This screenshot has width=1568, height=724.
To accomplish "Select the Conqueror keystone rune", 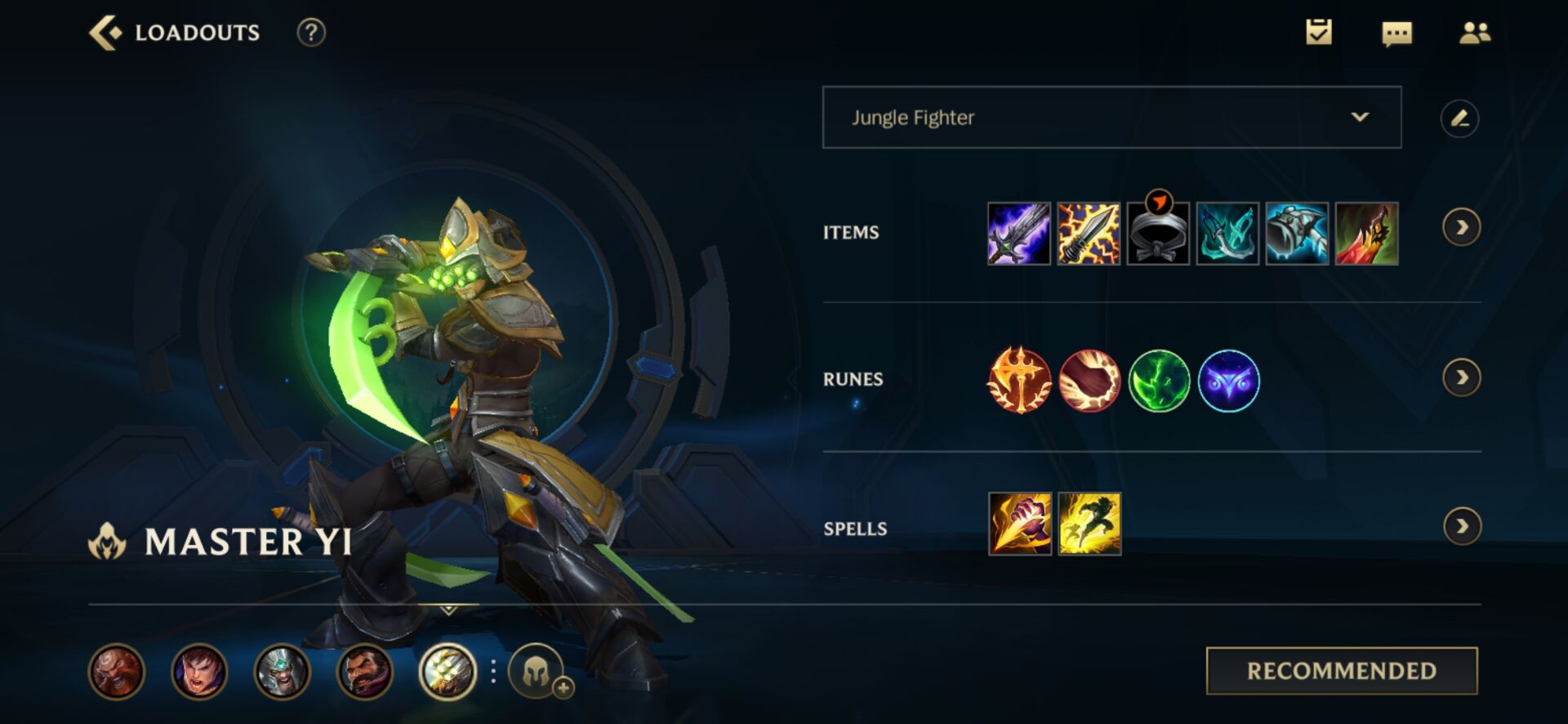I will click(x=1019, y=380).
